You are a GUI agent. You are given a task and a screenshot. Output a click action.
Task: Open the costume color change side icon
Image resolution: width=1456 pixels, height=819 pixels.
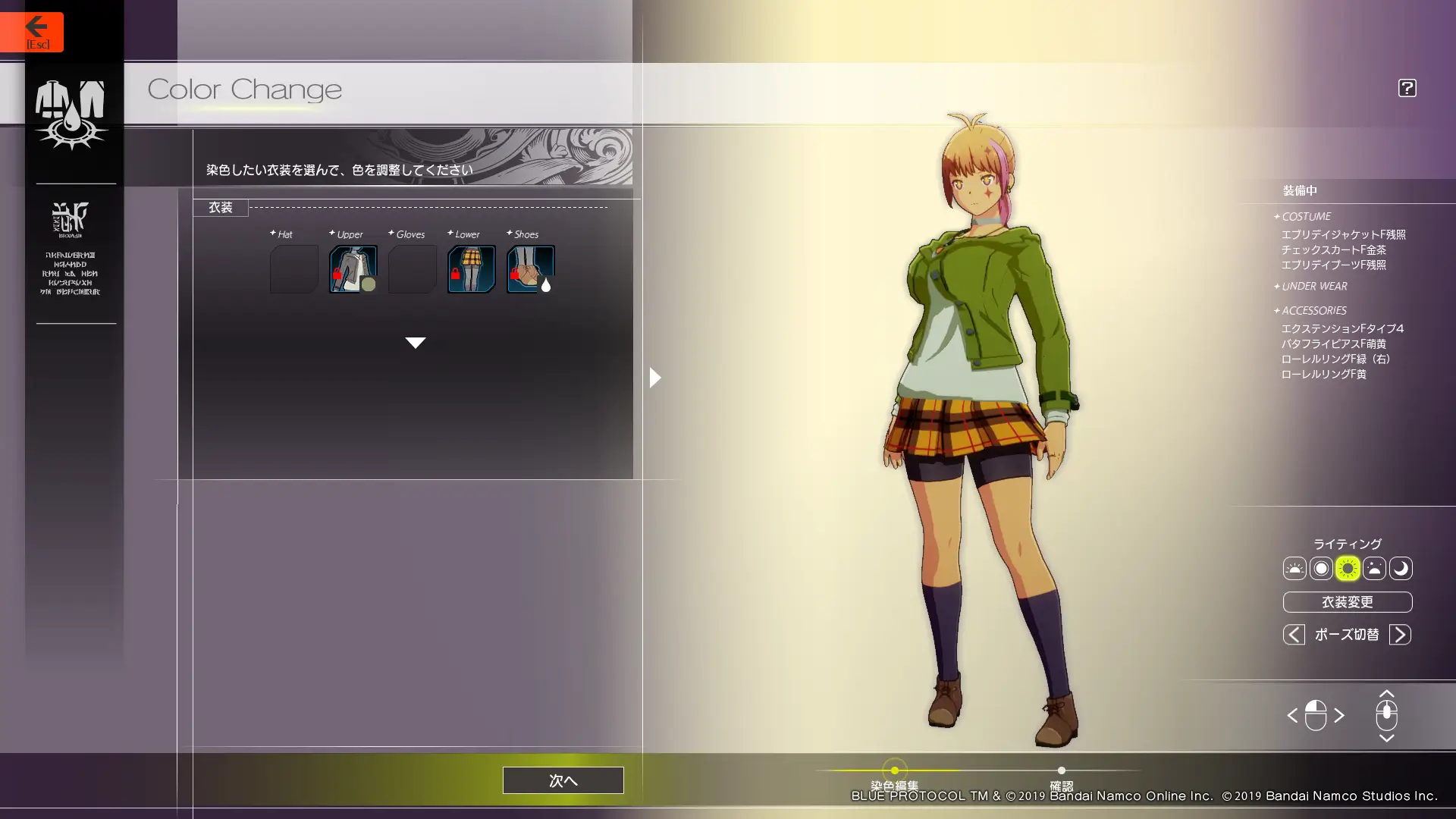(71, 114)
